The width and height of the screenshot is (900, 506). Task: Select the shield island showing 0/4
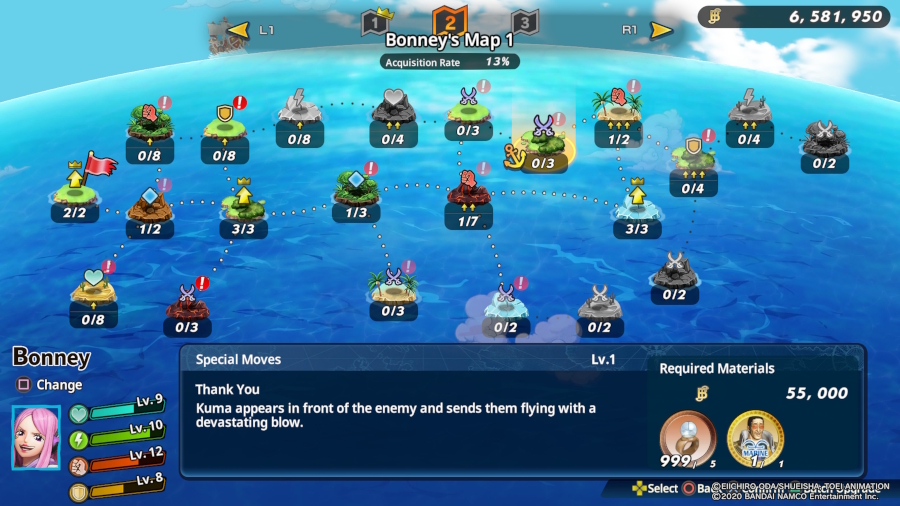coord(693,160)
